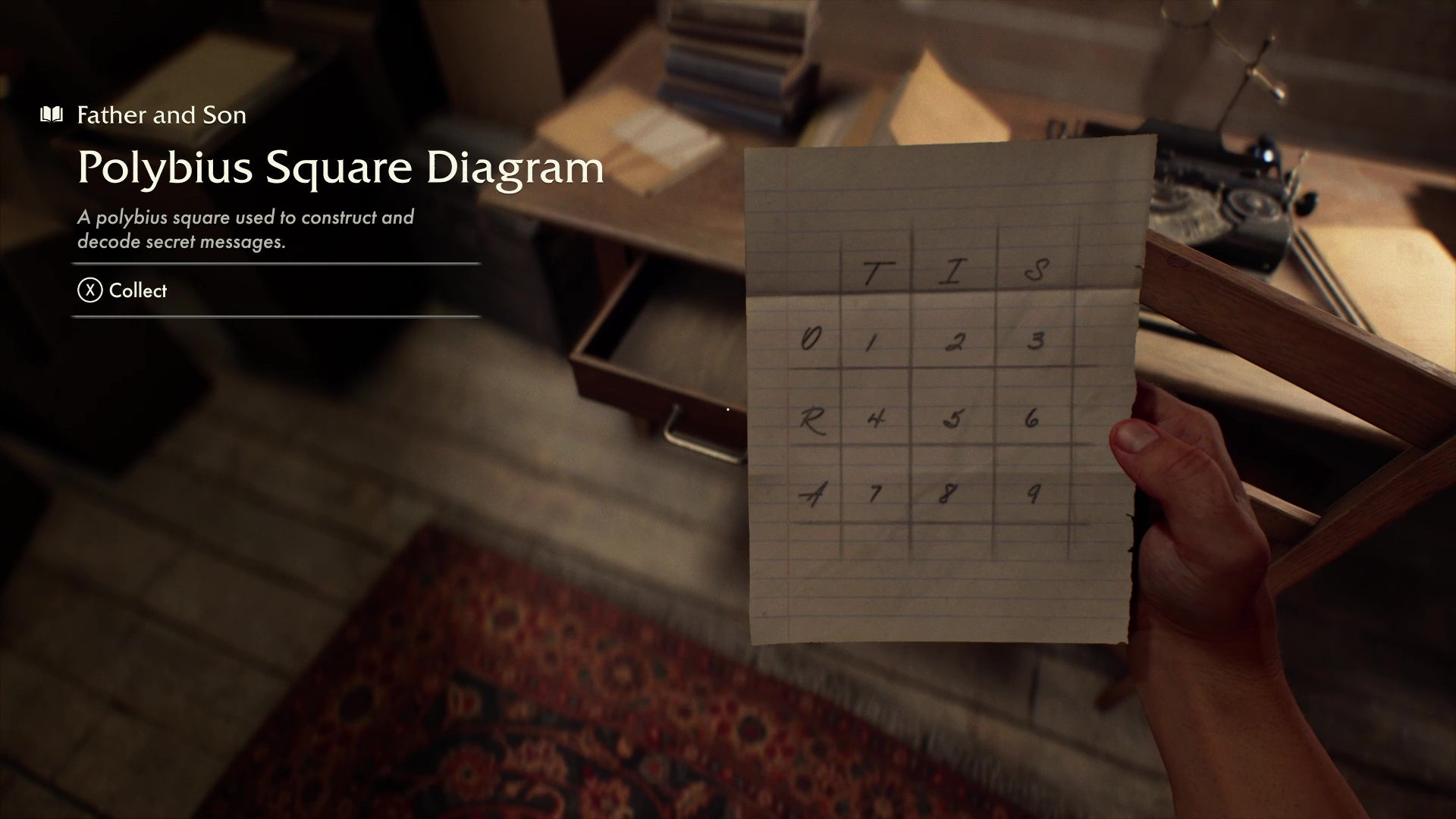The image size is (1456, 819).
Task: Click the Father and Son heading
Action: (x=161, y=115)
